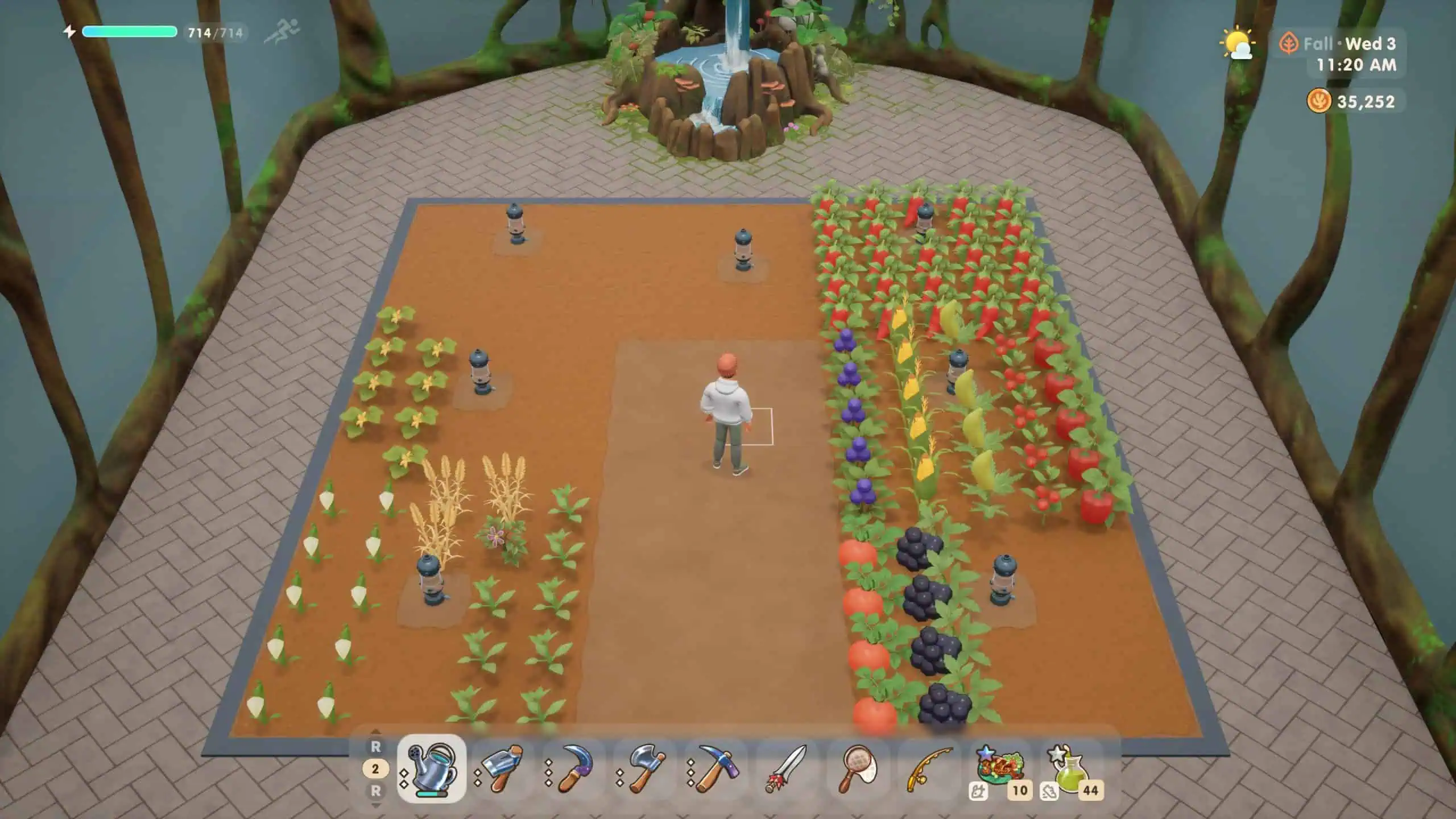Open the calendar via Fall Wed 3 label

(x=1342, y=44)
